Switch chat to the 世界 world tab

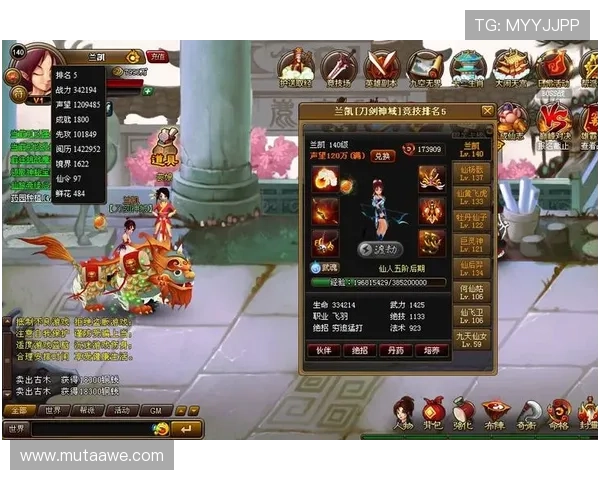click(x=53, y=410)
